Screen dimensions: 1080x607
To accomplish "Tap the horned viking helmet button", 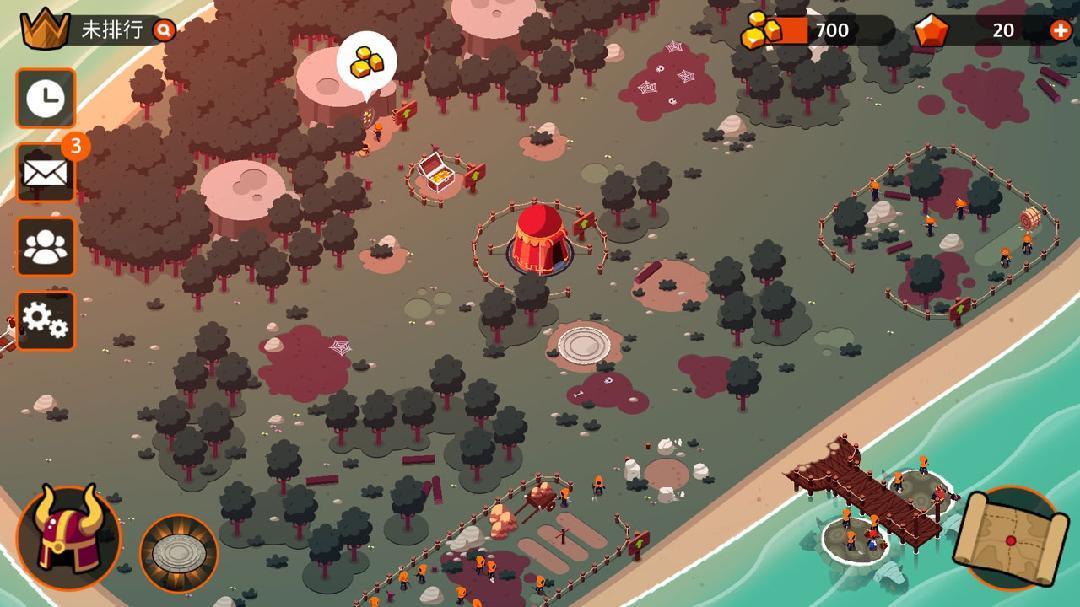I will tap(67, 537).
